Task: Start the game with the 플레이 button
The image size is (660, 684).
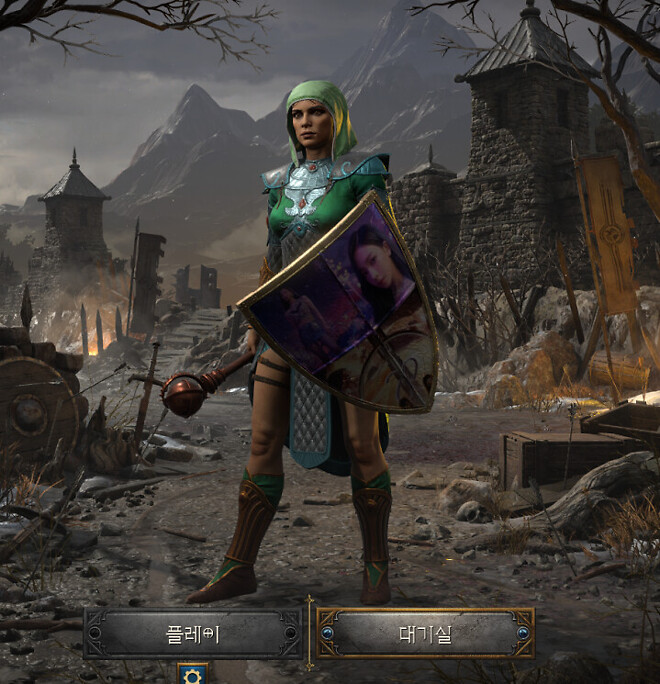Action: tap(193, 633)
